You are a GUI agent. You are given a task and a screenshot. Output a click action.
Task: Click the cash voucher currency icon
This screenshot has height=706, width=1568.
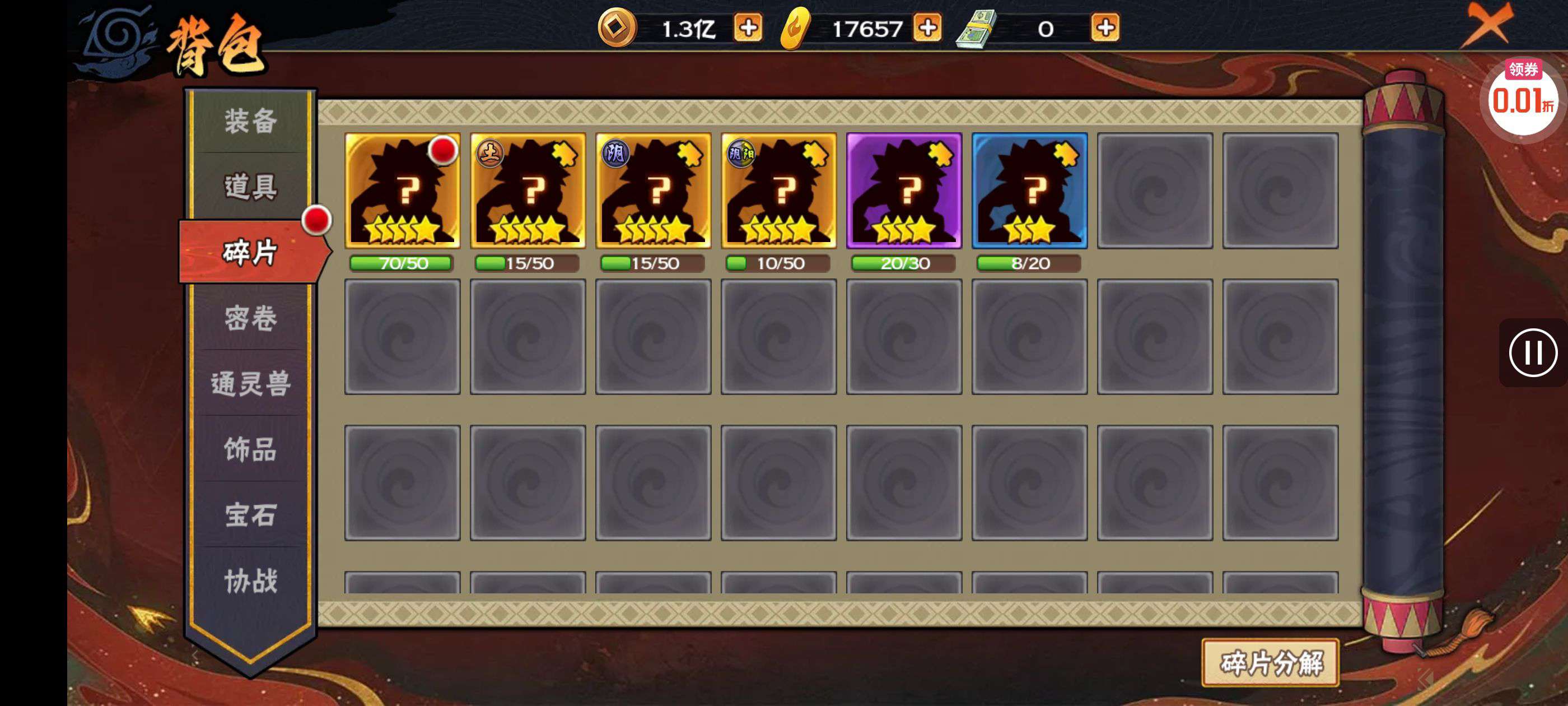click(978, 27)
